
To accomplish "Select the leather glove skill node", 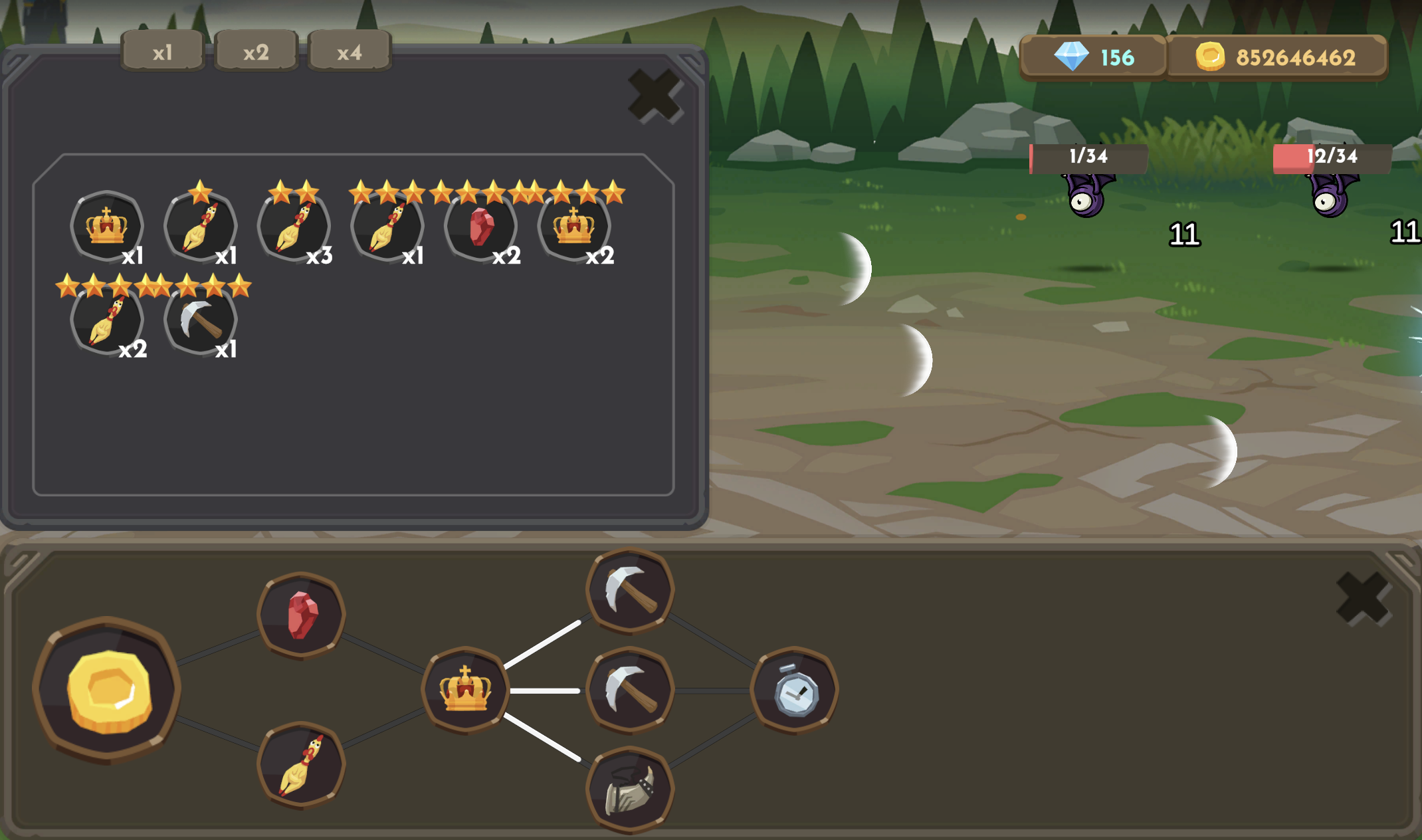I will point(630,789).
